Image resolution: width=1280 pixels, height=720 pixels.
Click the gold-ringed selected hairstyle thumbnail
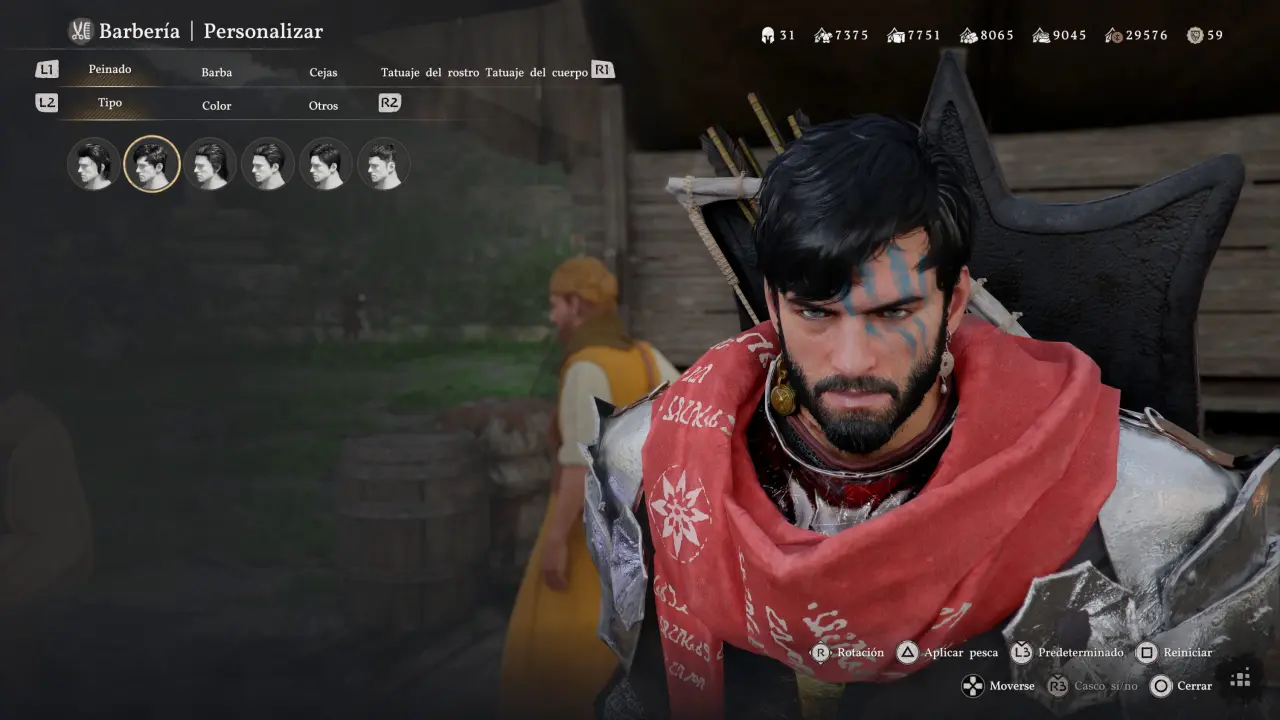(x=152, y=164)
